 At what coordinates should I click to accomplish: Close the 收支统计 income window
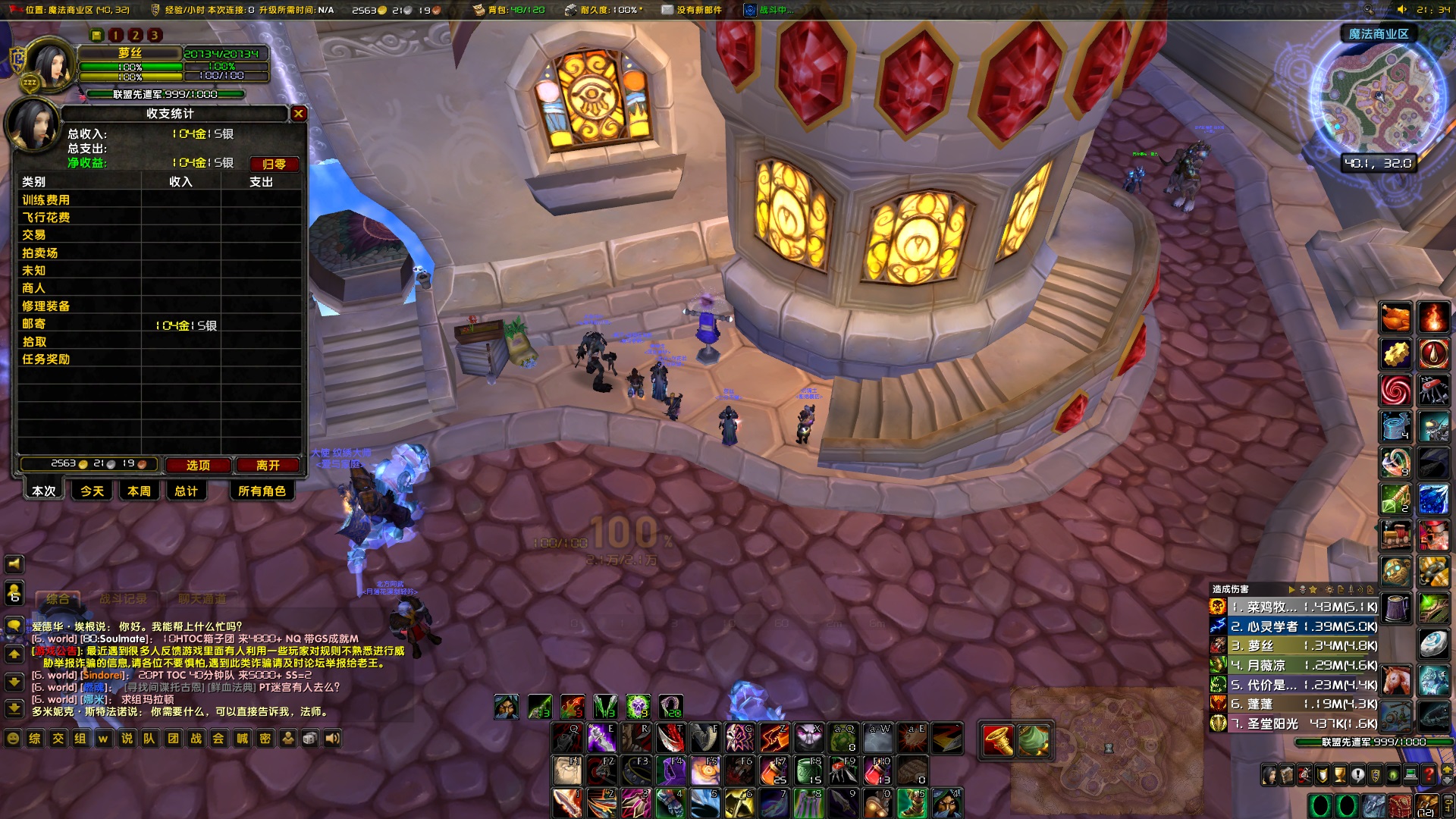tap(299, 114)
